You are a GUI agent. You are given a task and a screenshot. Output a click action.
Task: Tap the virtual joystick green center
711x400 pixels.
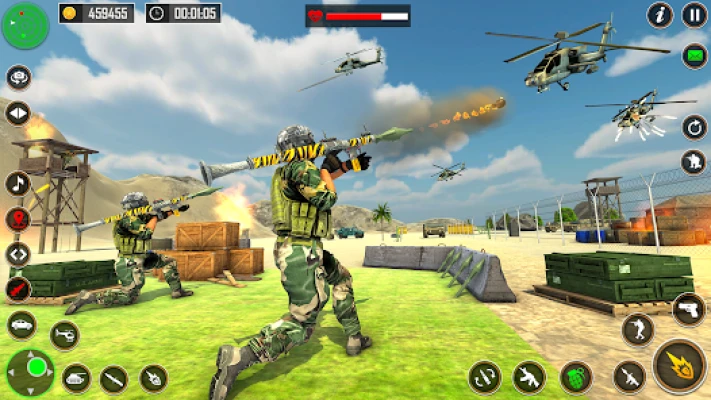coord(36,367)
